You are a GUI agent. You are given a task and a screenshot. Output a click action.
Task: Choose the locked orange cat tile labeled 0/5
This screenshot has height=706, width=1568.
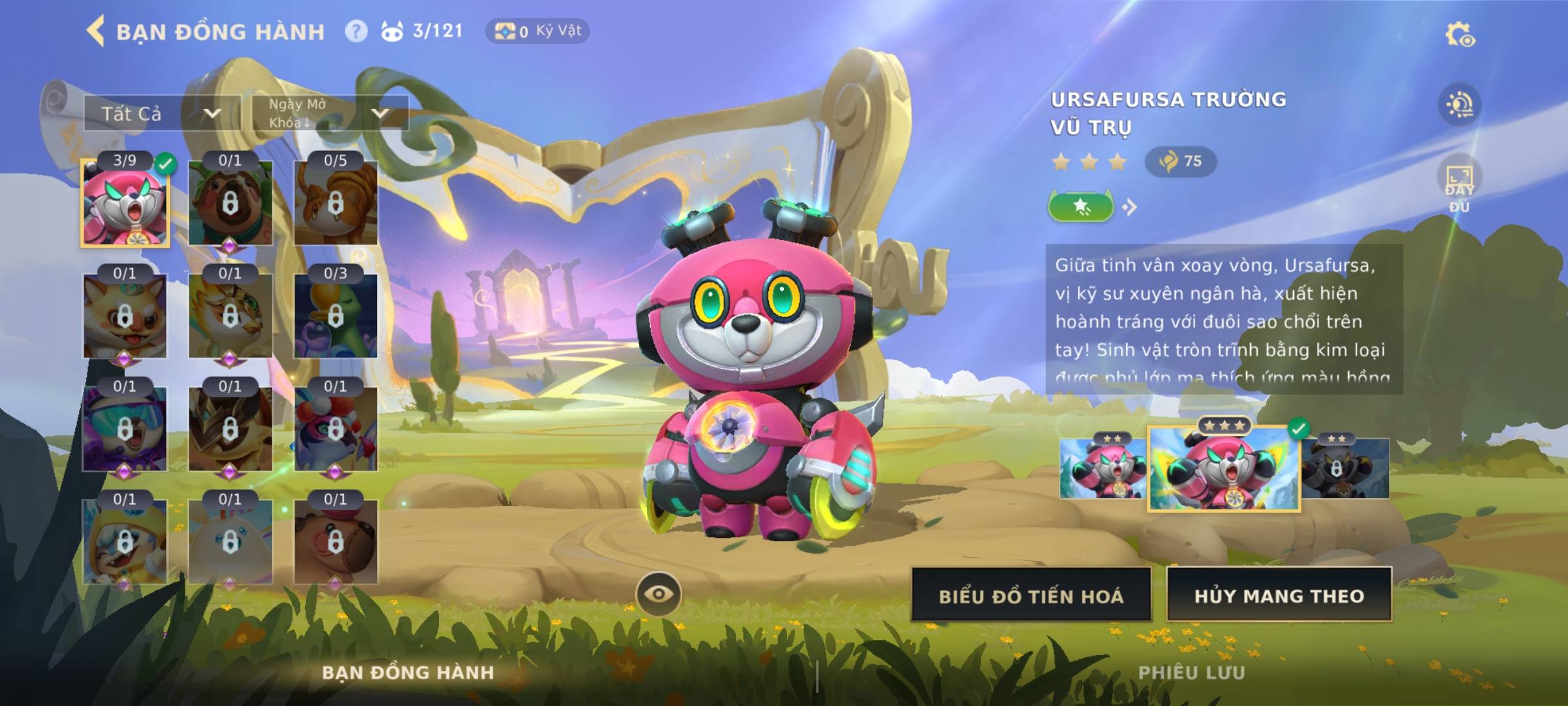point(335,203)
